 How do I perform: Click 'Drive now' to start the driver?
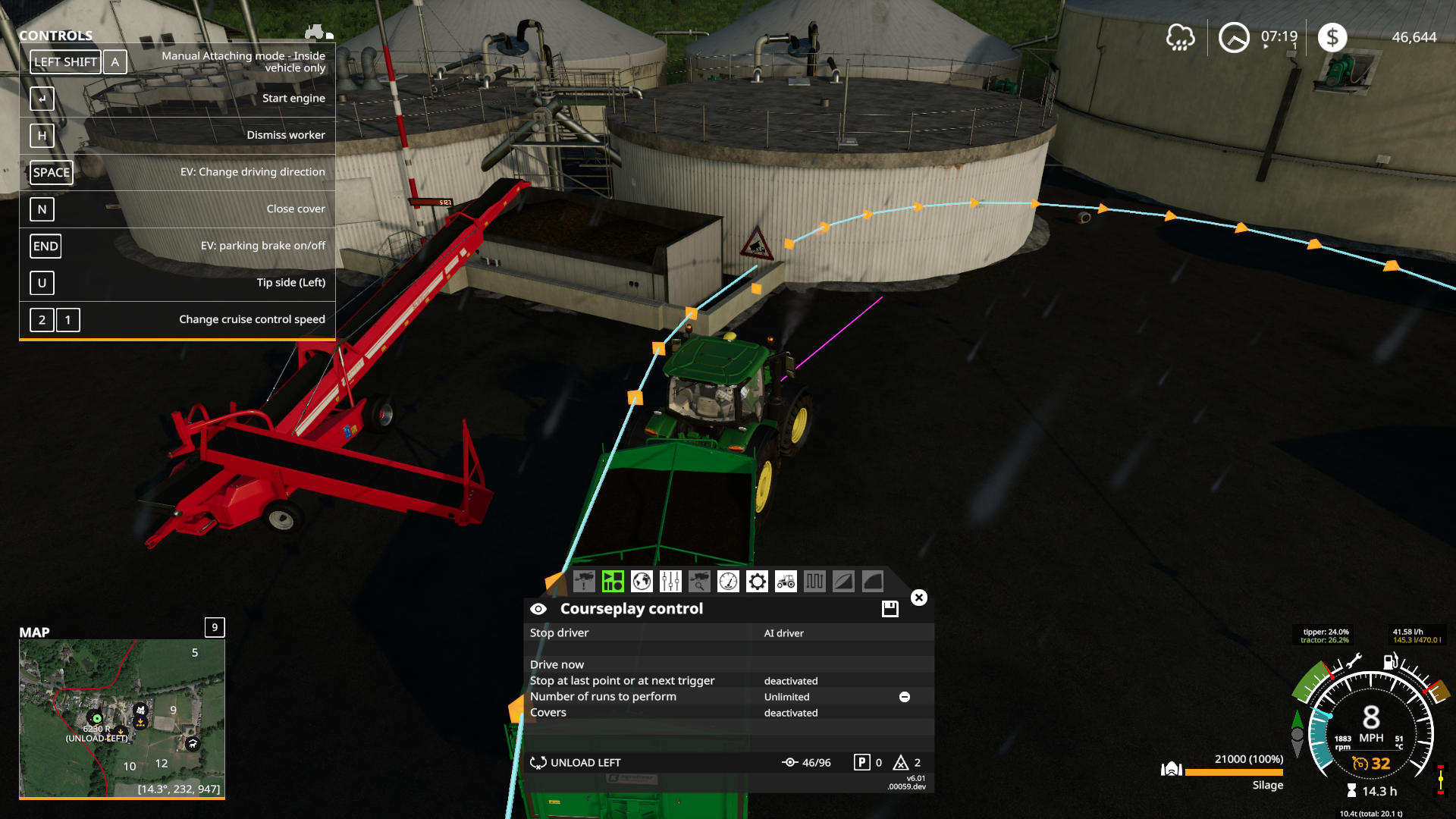pos(557,664)
